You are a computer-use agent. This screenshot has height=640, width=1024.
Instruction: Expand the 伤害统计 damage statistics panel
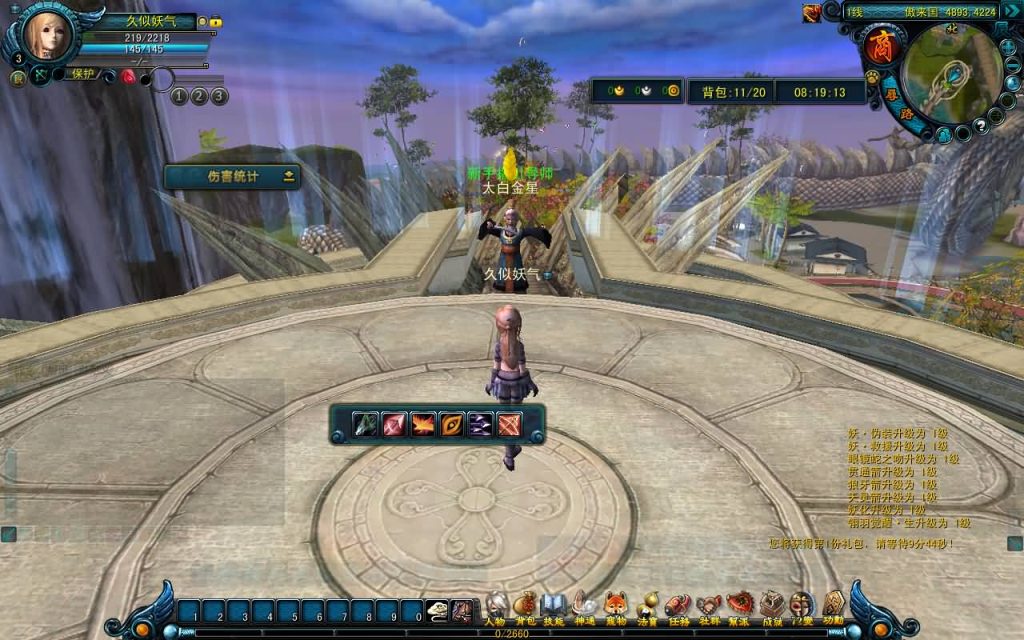tap(290, 177)
